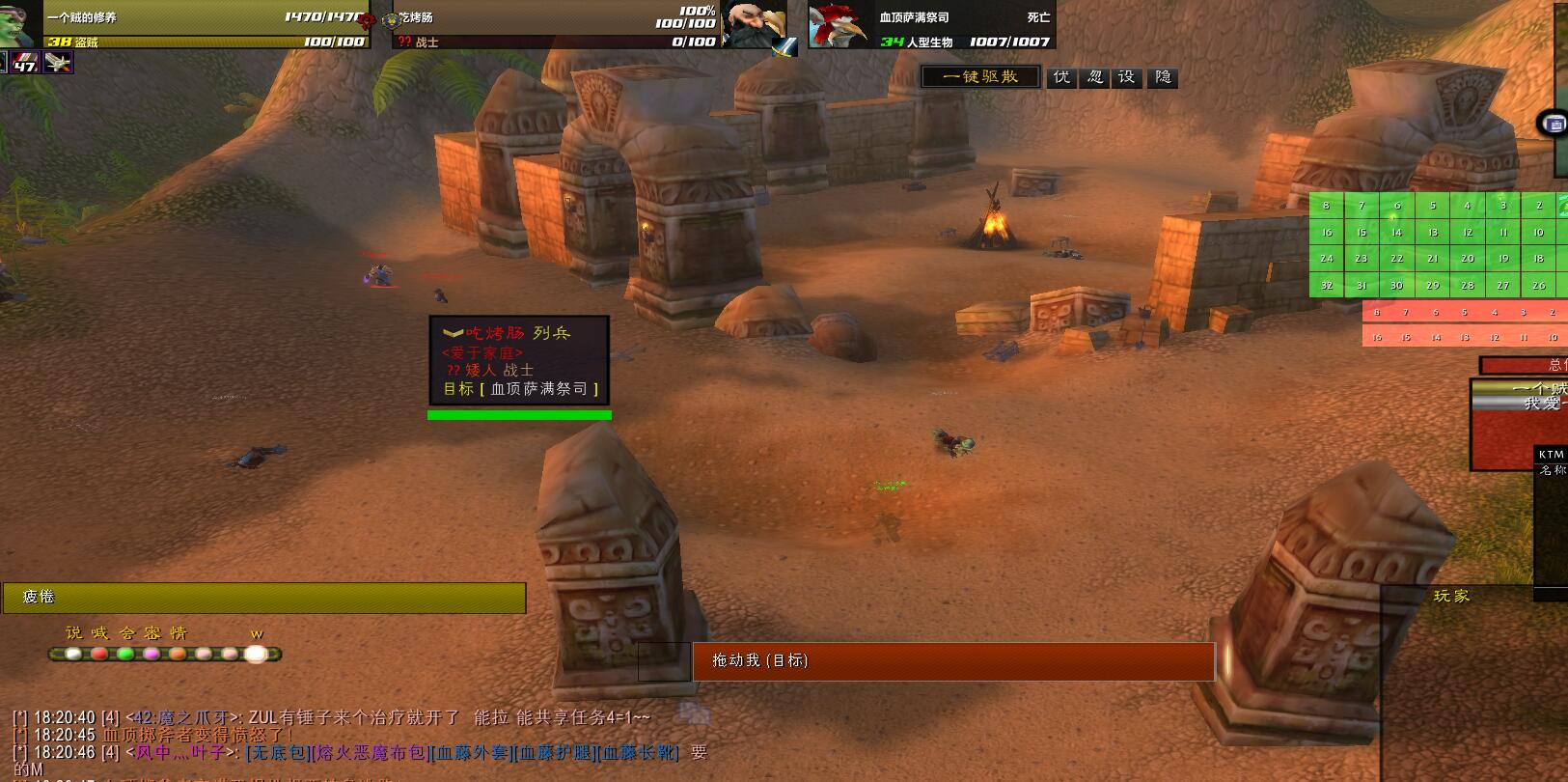Open the 血藤长靴 item link in chat
Viewport: 1568px width, 782px height.
[x=638, y=752]
